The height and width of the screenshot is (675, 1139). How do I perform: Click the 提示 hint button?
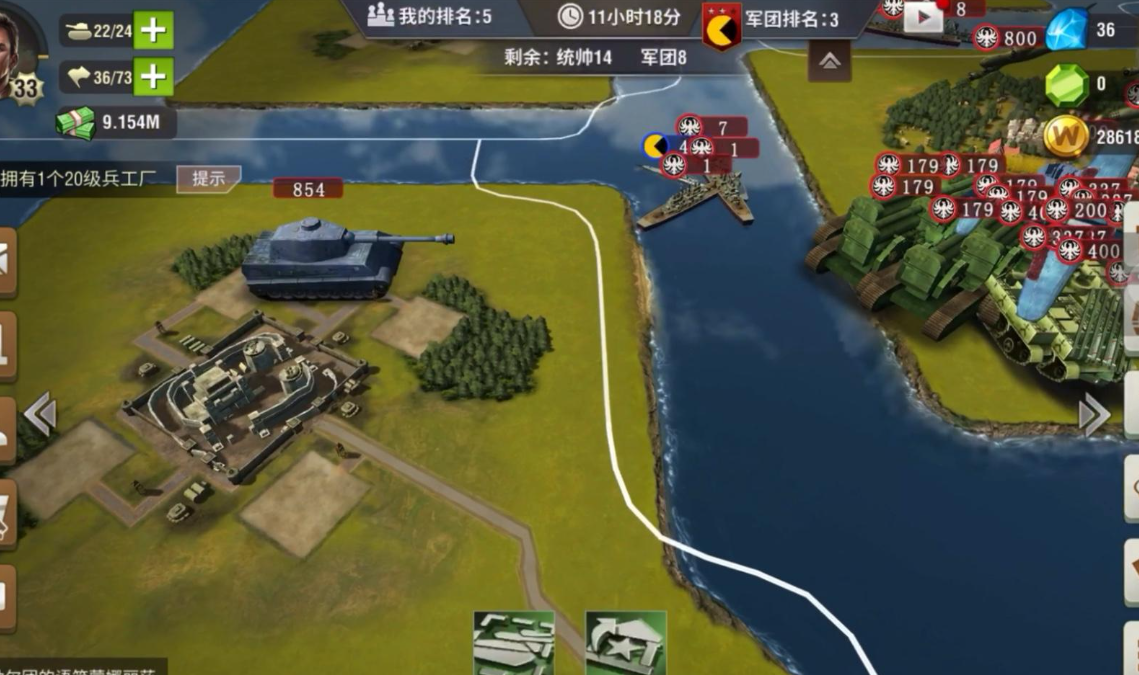pos(208,179)
